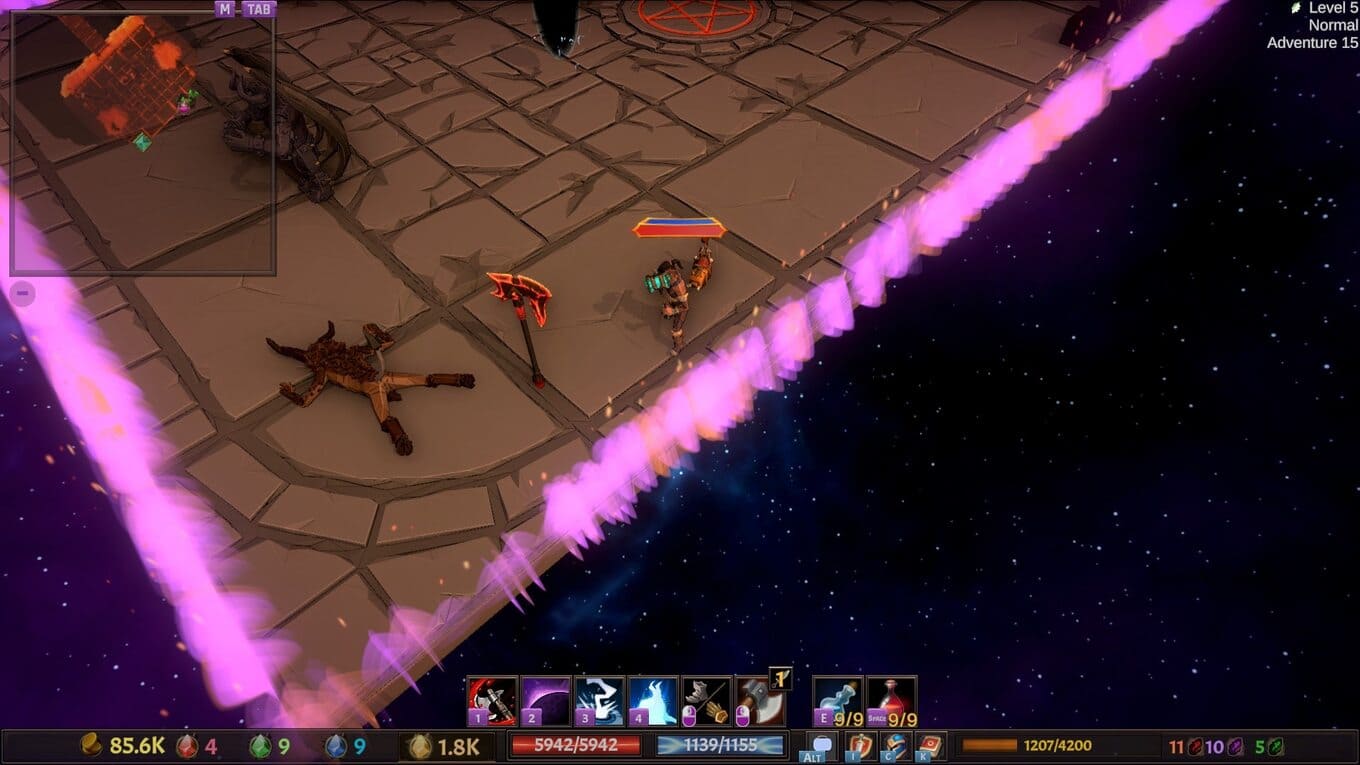Click the green diamond marker on the minimap

143,142
